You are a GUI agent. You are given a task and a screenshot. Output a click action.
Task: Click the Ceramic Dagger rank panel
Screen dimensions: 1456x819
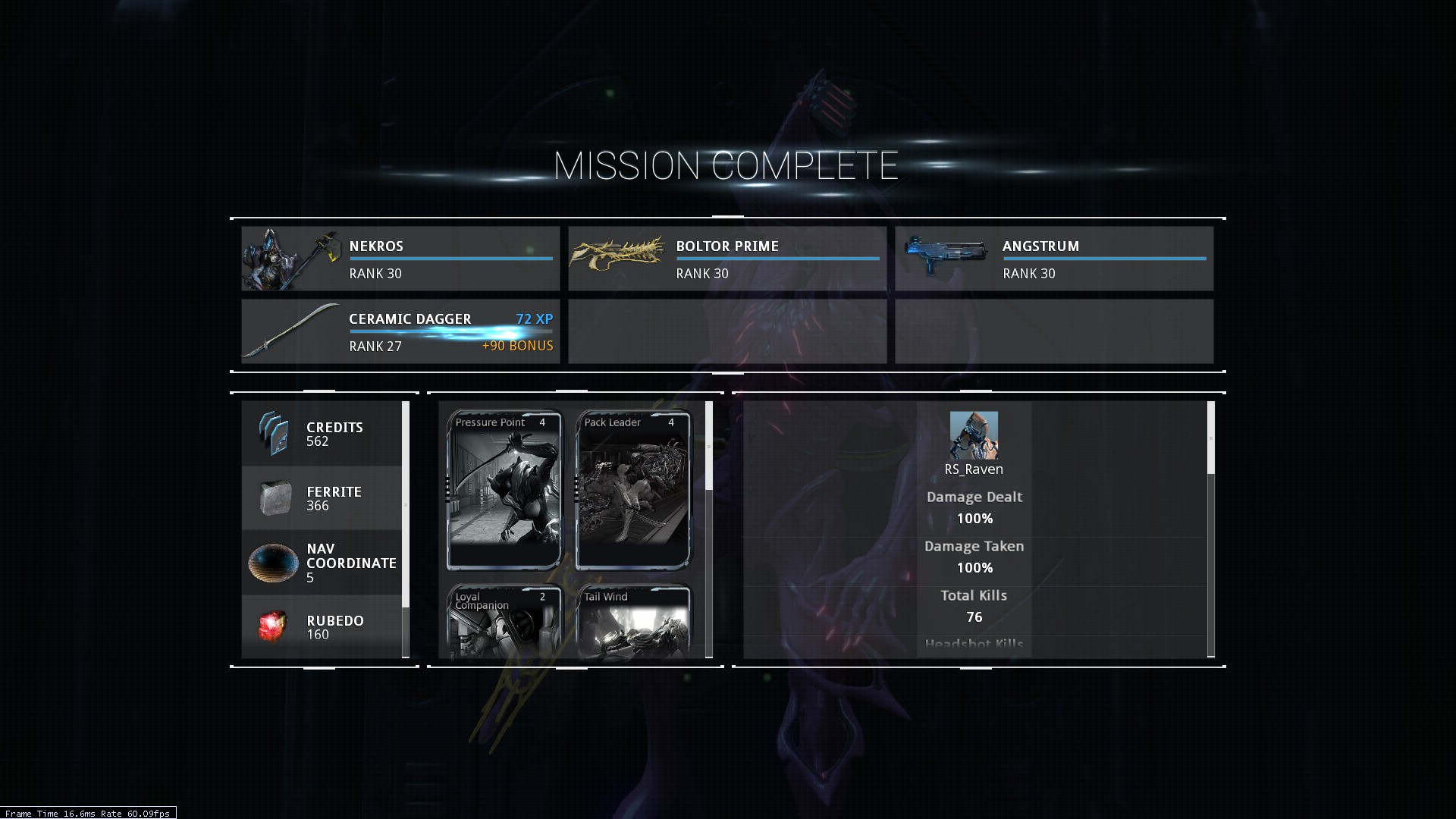pyautogui.click(x=400, y=331)
